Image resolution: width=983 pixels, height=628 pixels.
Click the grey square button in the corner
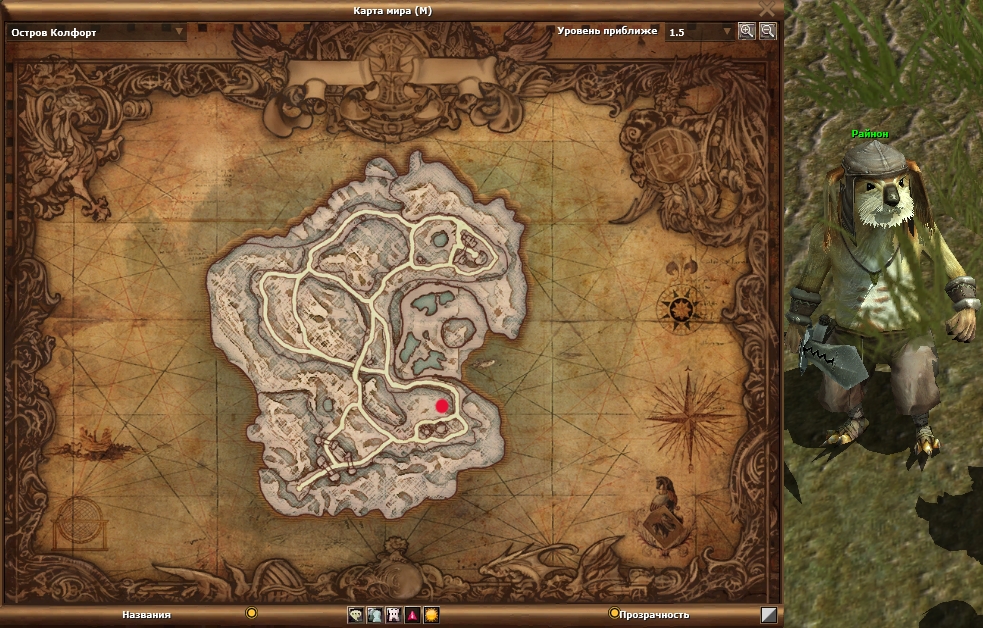(x=769, y=615)
